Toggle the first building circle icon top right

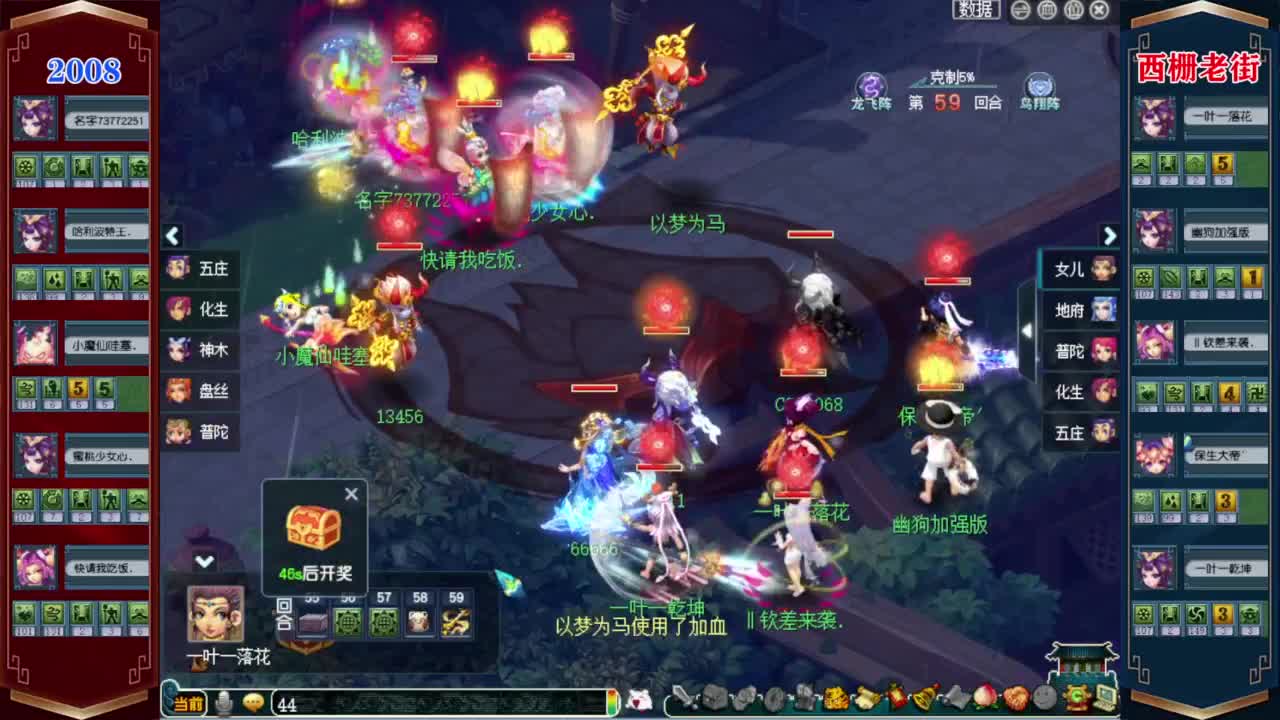[x=1047, y=9]
